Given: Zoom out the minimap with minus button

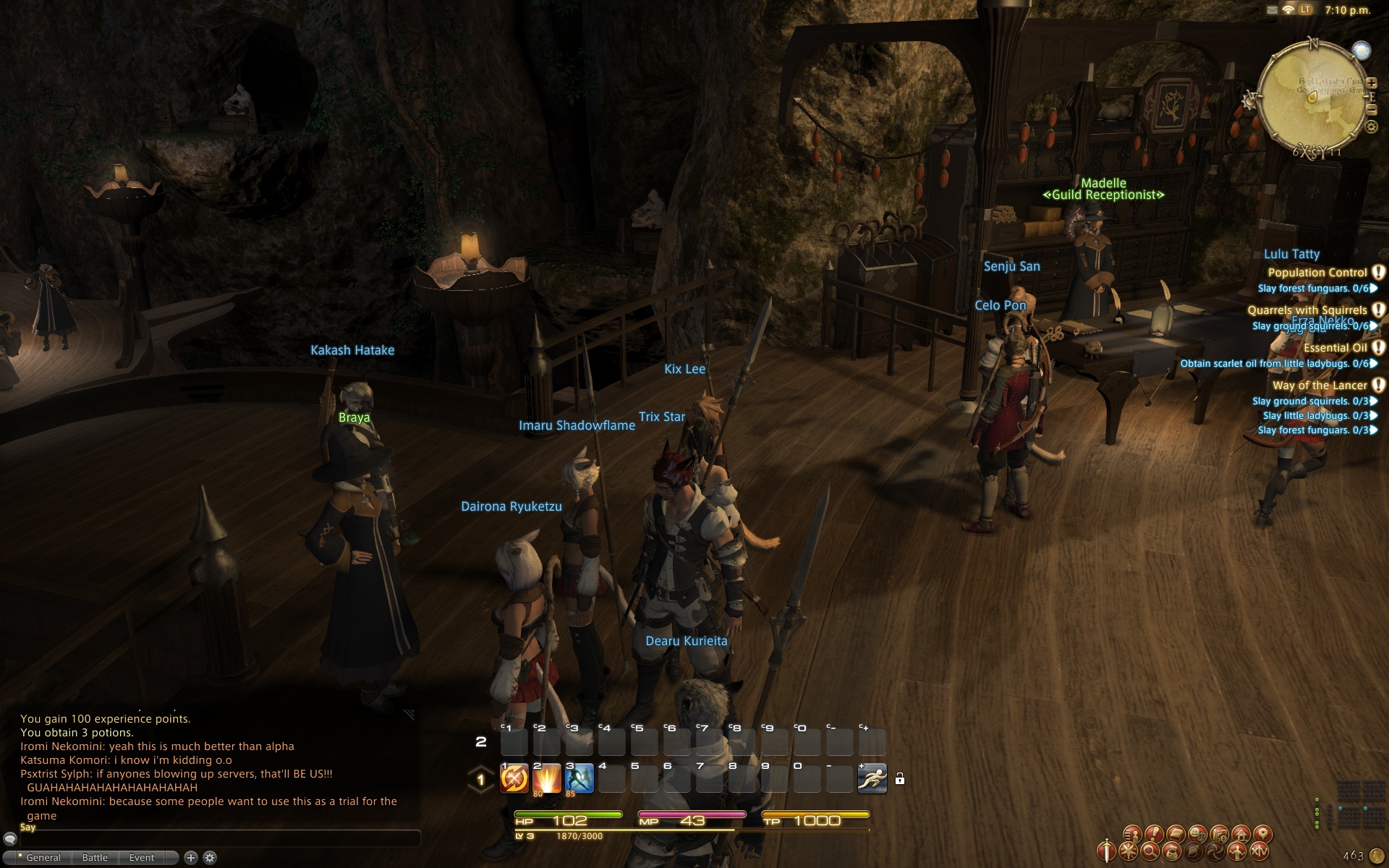Looking at the screenshot, I should [1372, 110].
